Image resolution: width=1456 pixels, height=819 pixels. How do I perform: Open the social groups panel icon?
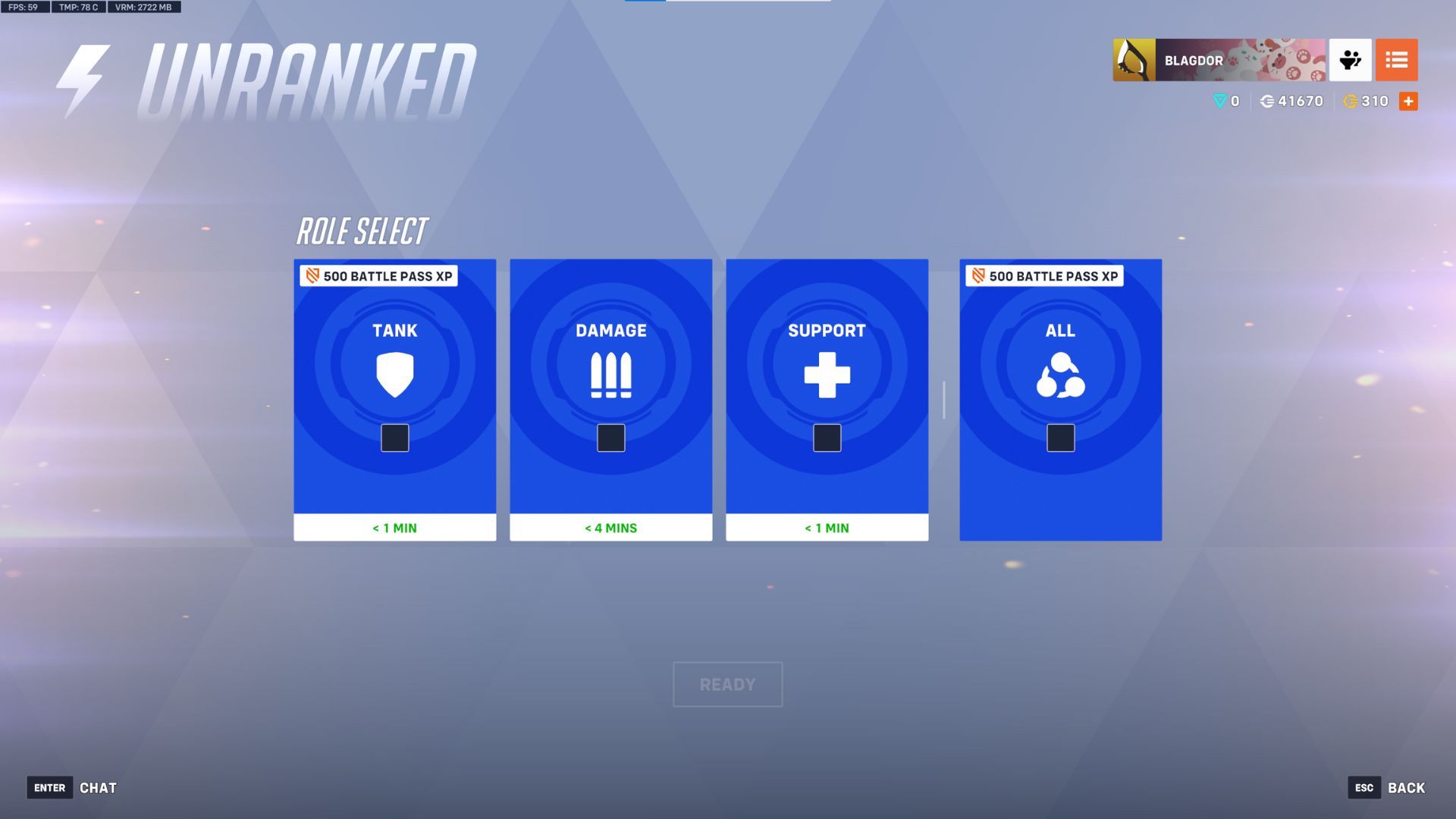(1352, 59)
